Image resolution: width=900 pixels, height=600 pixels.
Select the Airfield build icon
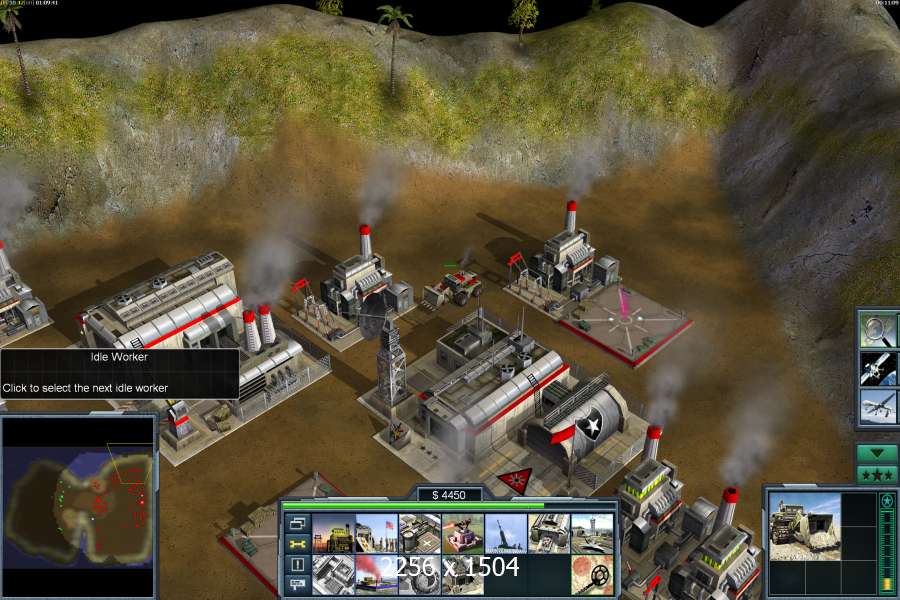tap(591, 533)
